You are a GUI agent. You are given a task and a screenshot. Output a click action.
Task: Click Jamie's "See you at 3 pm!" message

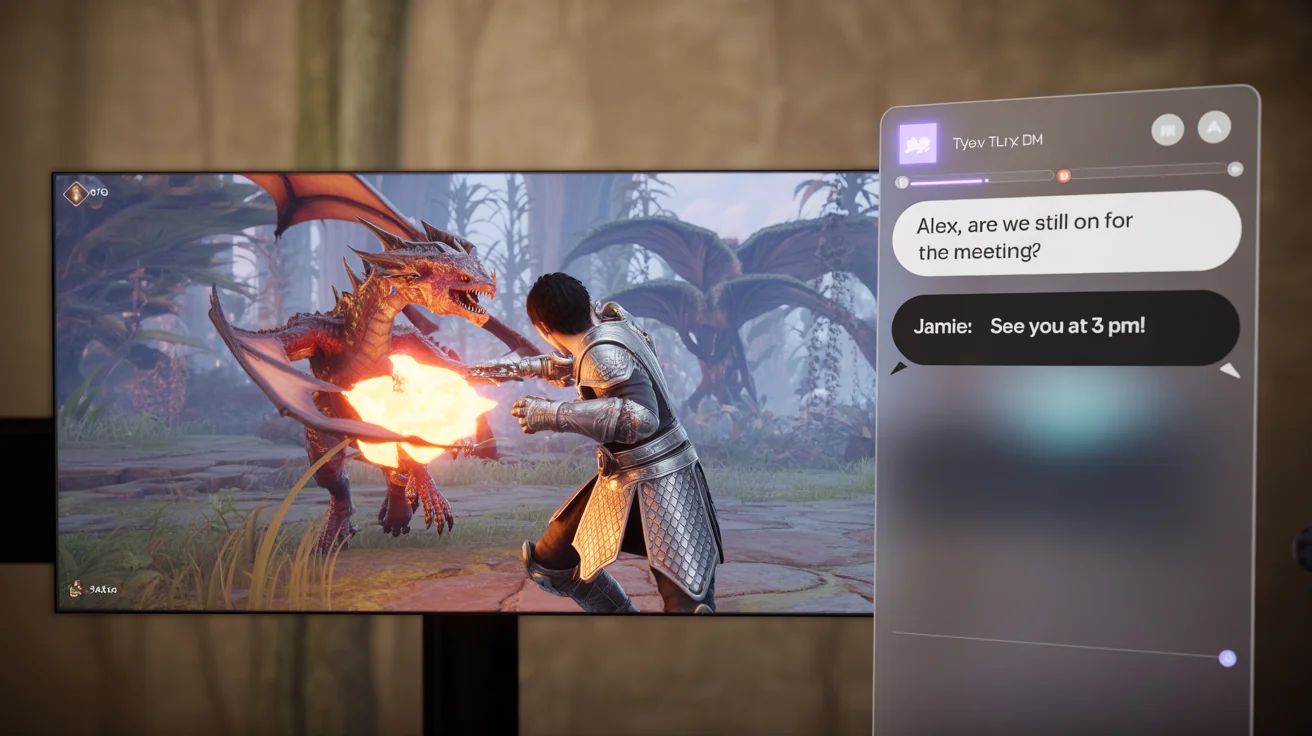[x=1065, y=327]
